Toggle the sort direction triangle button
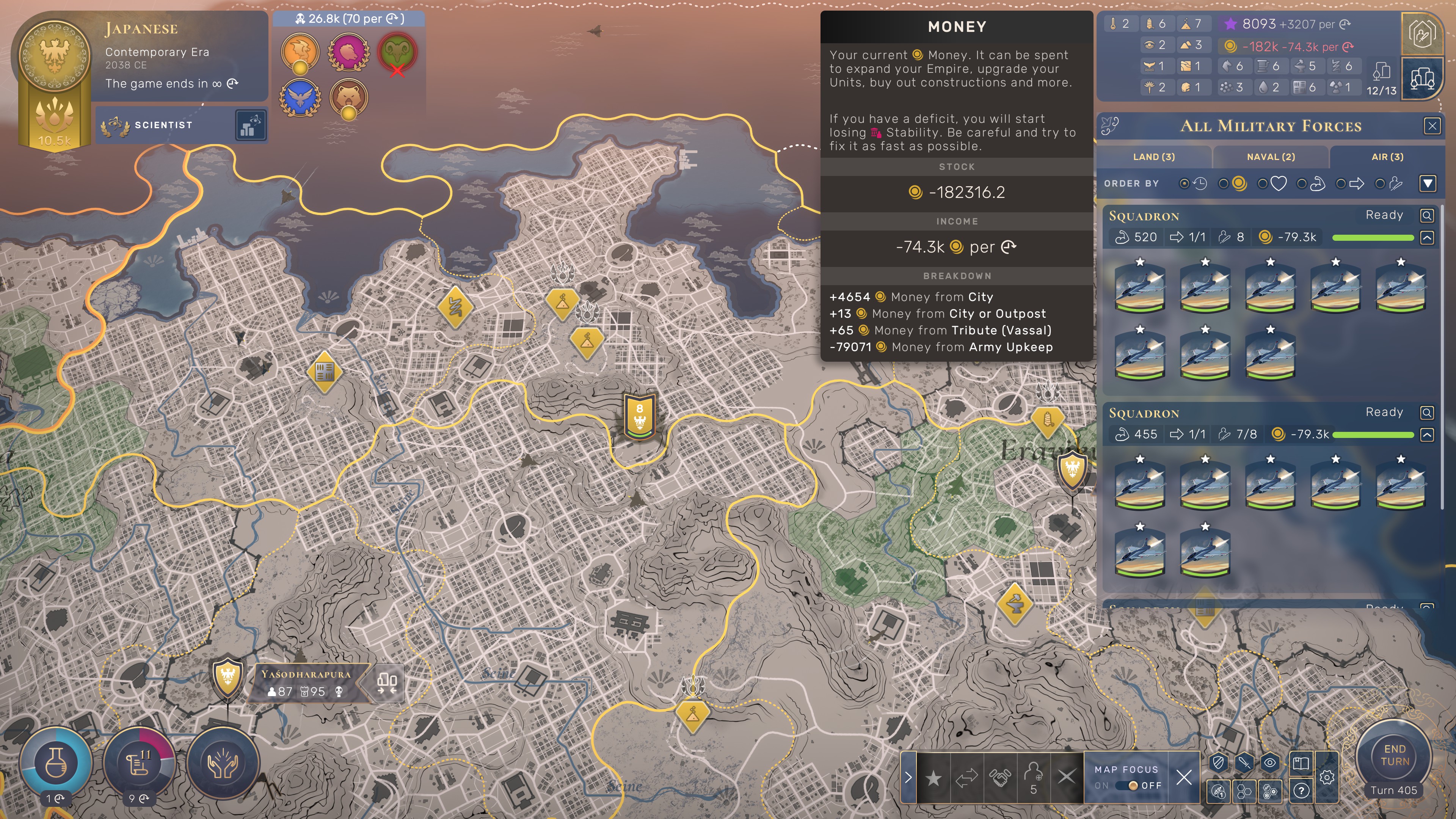The width and height of the screenshot is (1456, 819). tap(1428, 183)
